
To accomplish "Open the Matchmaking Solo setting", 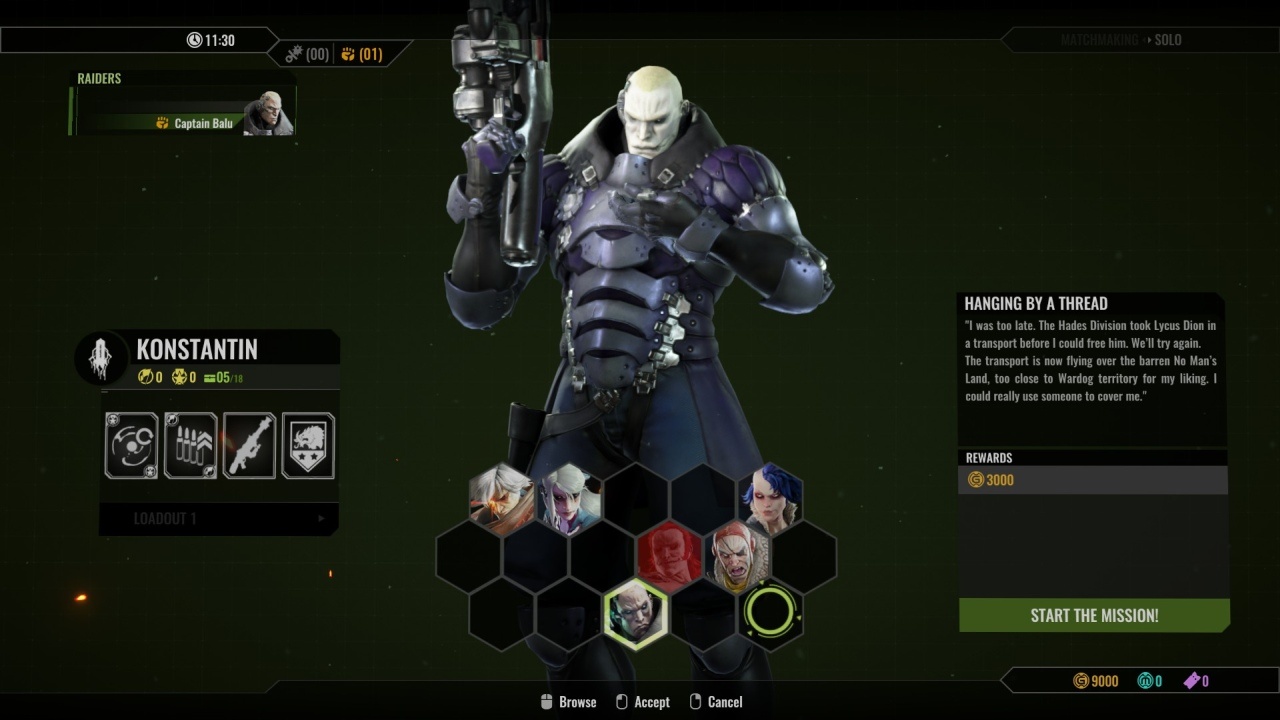I will tap(1120, 40).
